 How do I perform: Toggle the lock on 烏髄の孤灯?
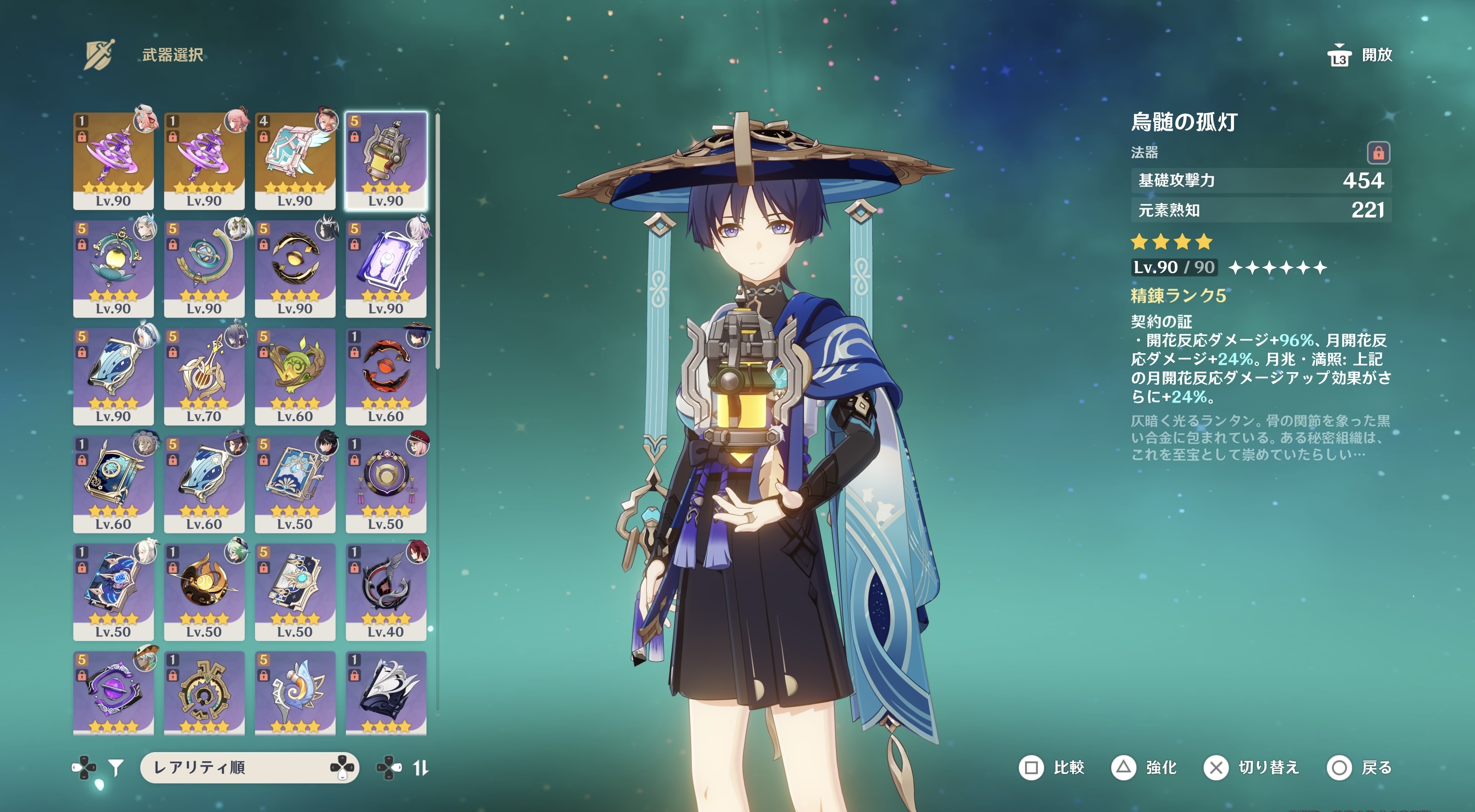coord(1378,153)
